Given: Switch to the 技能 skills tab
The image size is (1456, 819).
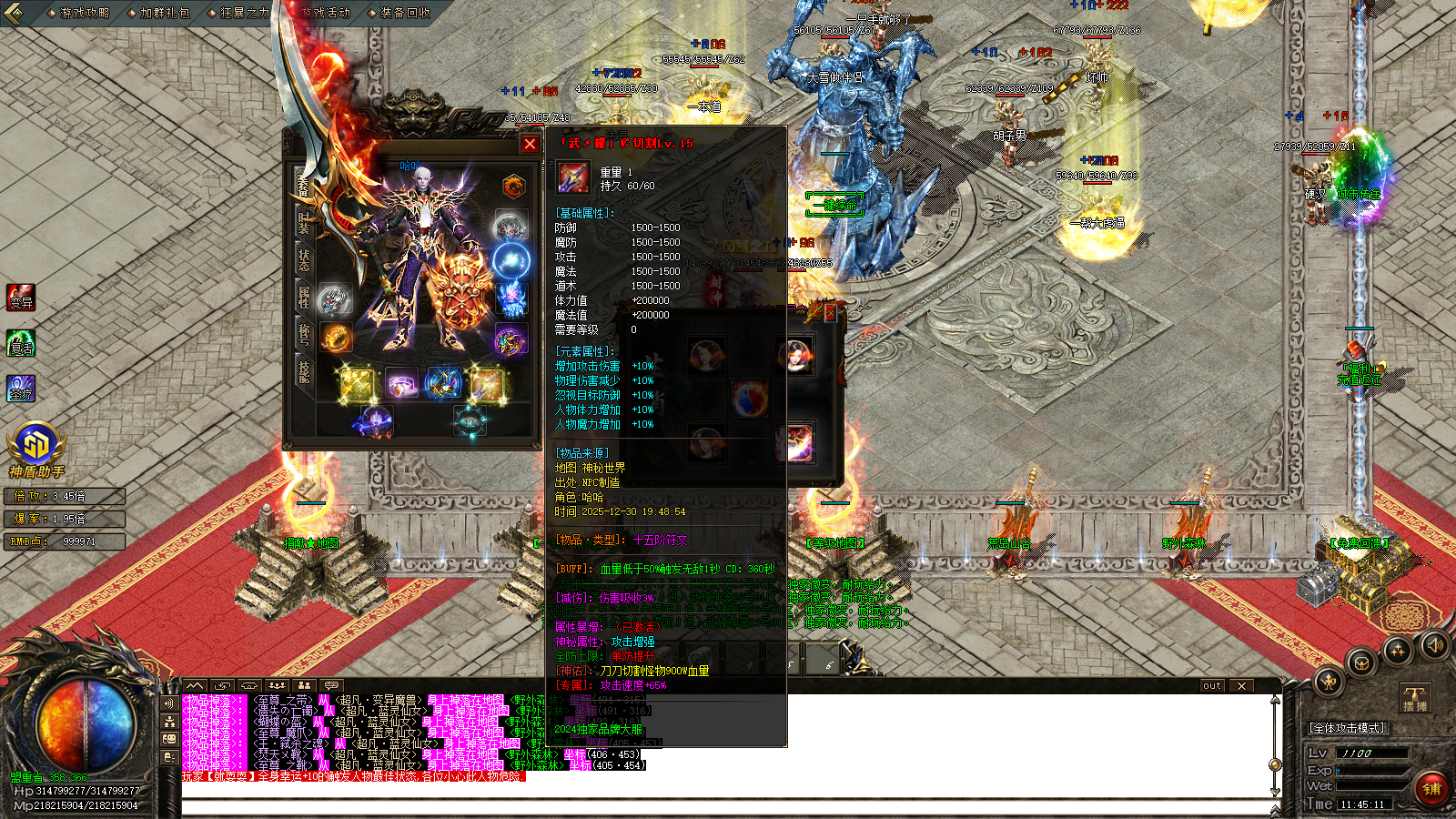Looking at the screenshot, I should click(303, 371).
